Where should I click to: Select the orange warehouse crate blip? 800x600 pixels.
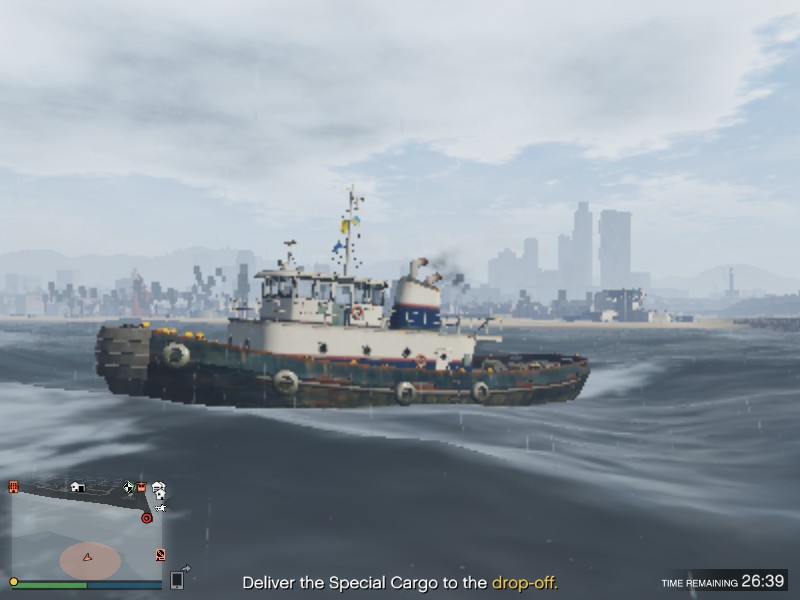pos(142,488)
